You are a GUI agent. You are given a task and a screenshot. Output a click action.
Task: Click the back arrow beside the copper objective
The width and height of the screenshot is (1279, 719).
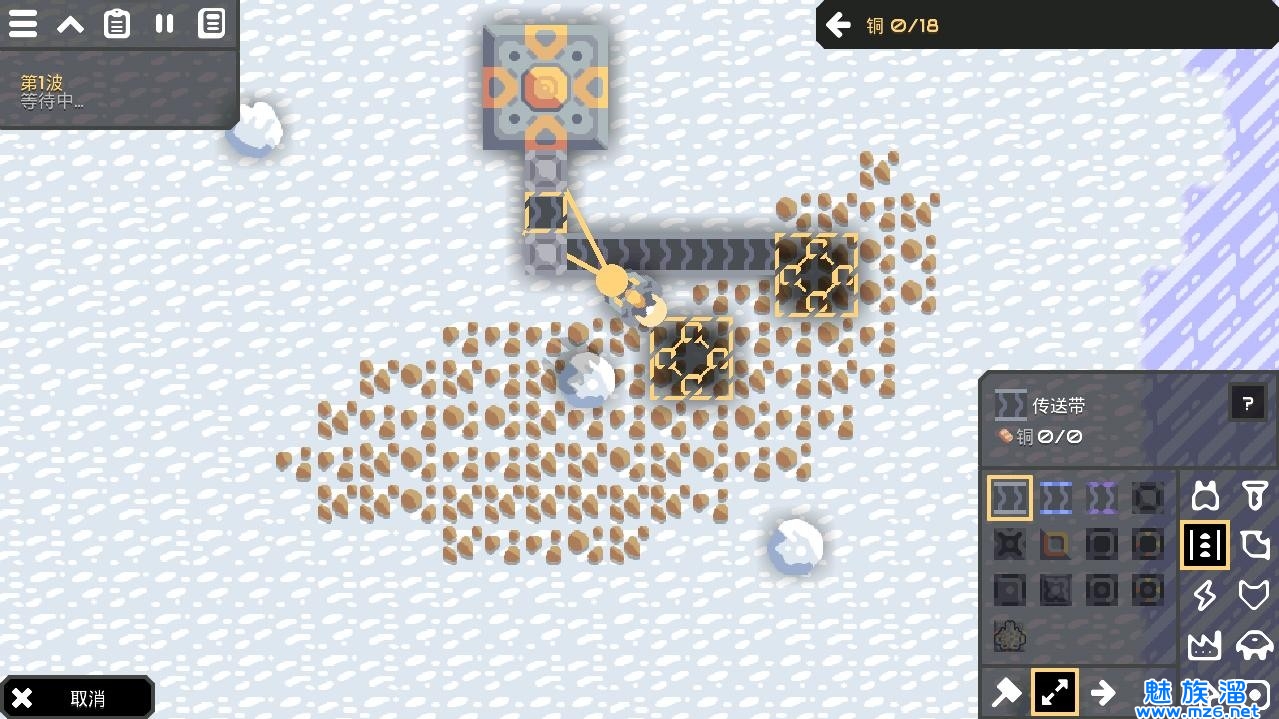[838, 25]
